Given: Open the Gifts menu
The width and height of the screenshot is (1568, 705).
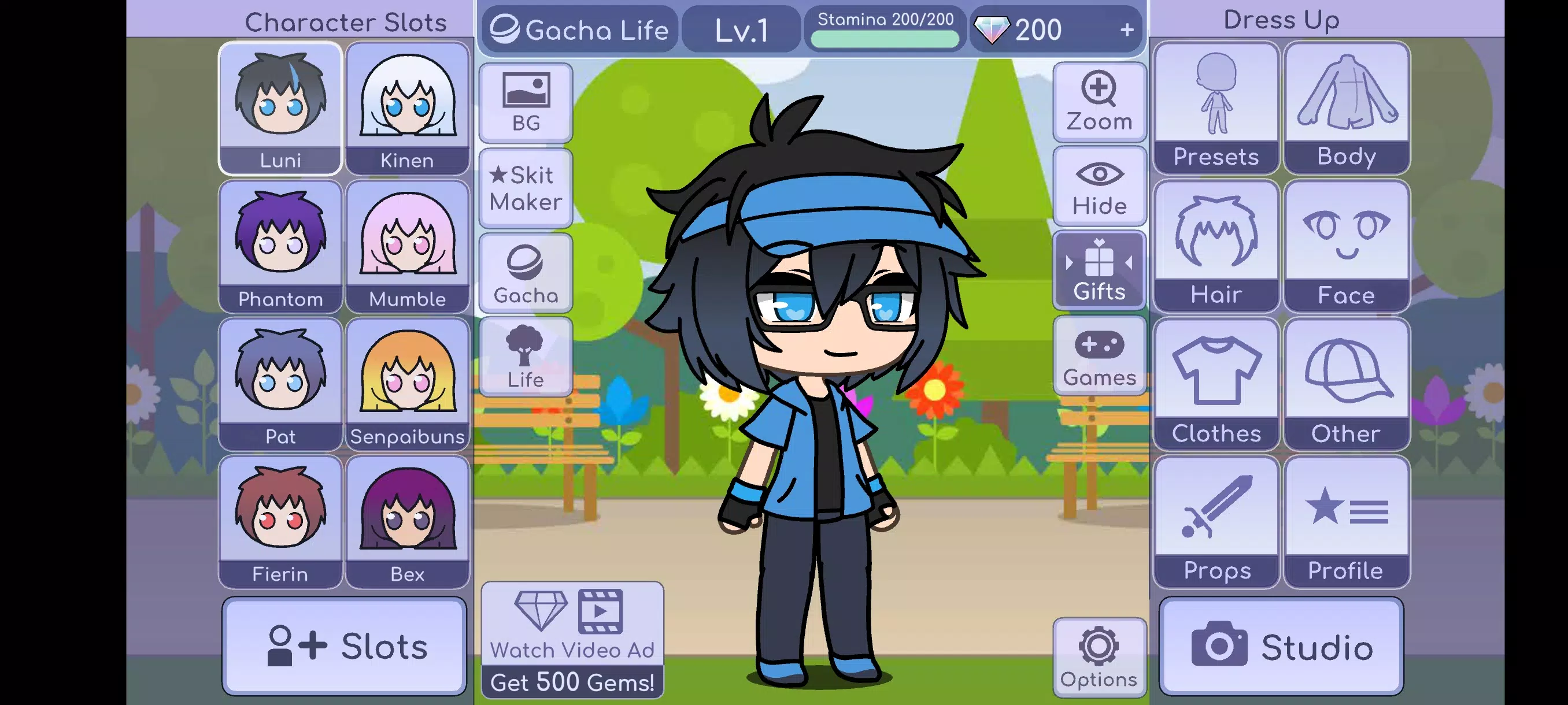Looking at the screenshot, I should point(1099,270).
